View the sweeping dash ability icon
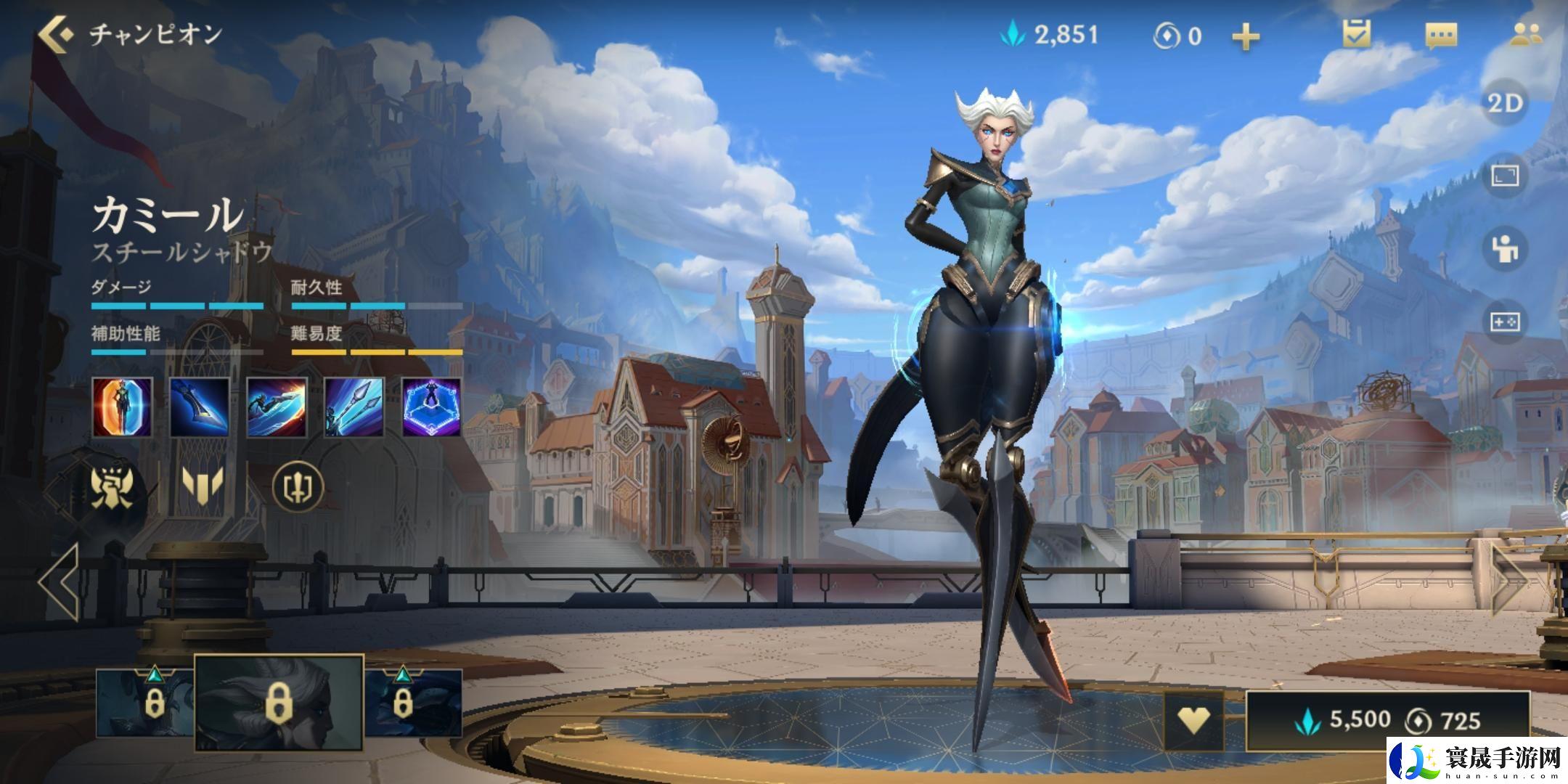The image size is (1568, 784). tap(277, 407)
